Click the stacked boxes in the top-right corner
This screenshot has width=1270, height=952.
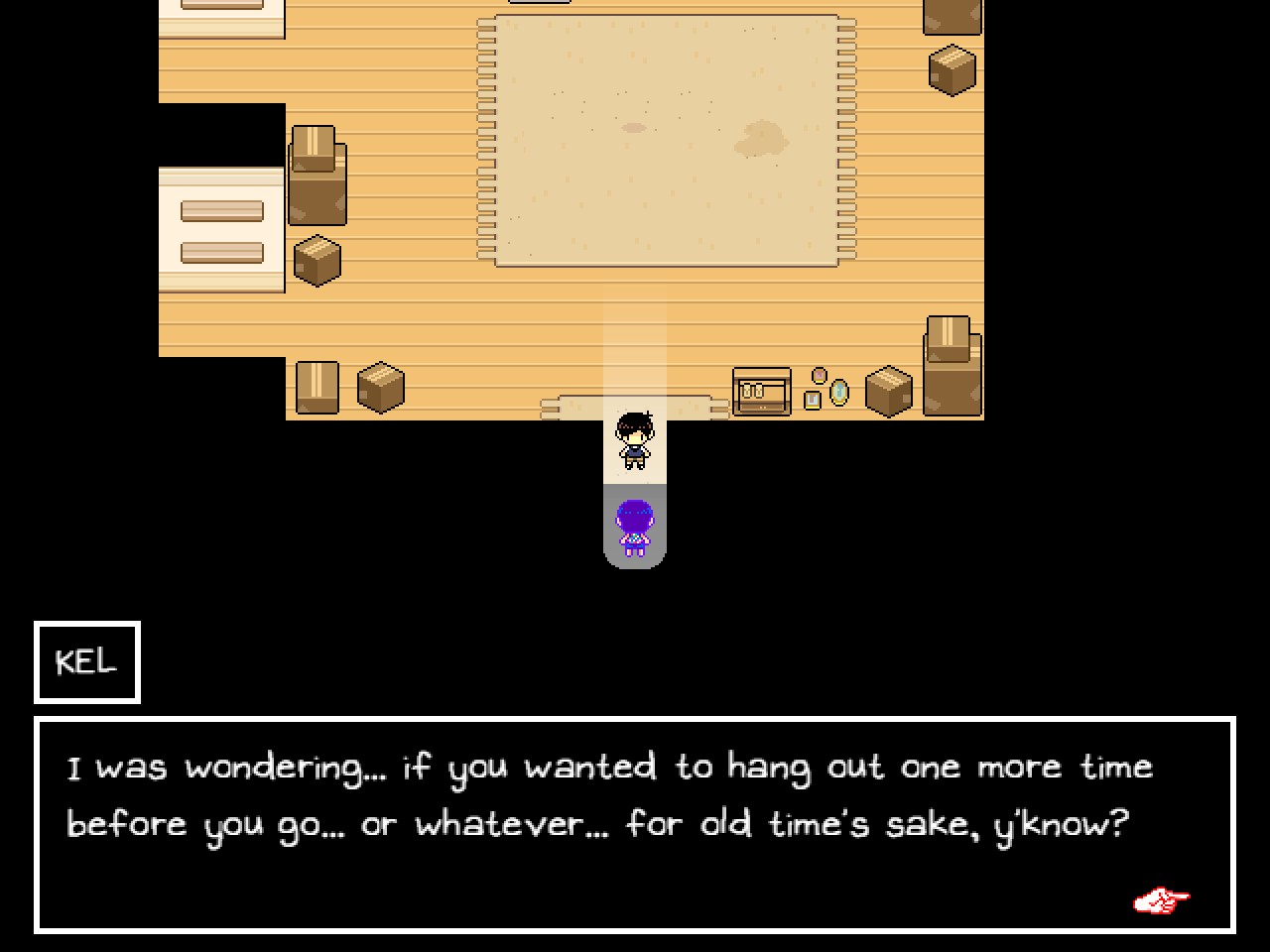click(x=950, y=45)
